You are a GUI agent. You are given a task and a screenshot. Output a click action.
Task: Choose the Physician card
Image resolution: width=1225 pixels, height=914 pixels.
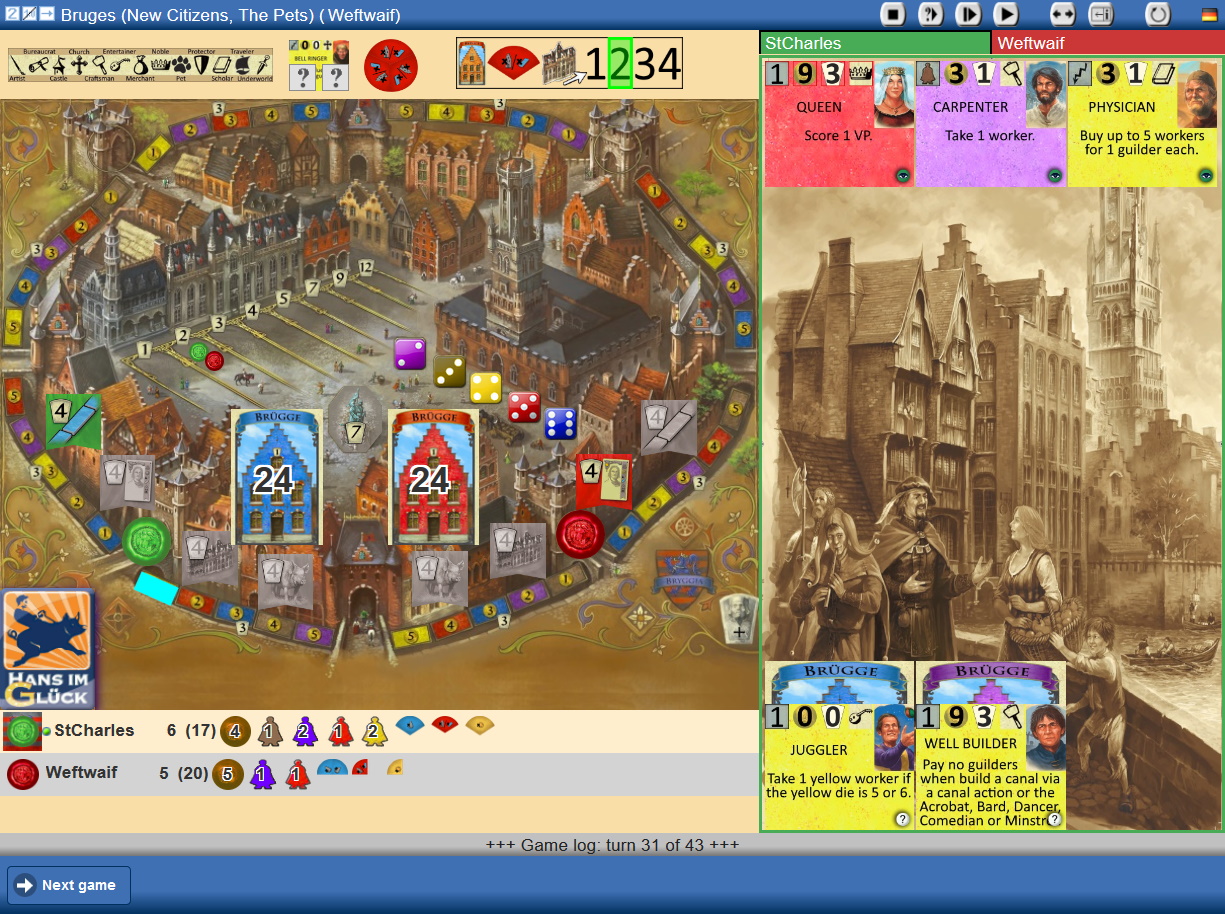click(x=1142, y=122)
